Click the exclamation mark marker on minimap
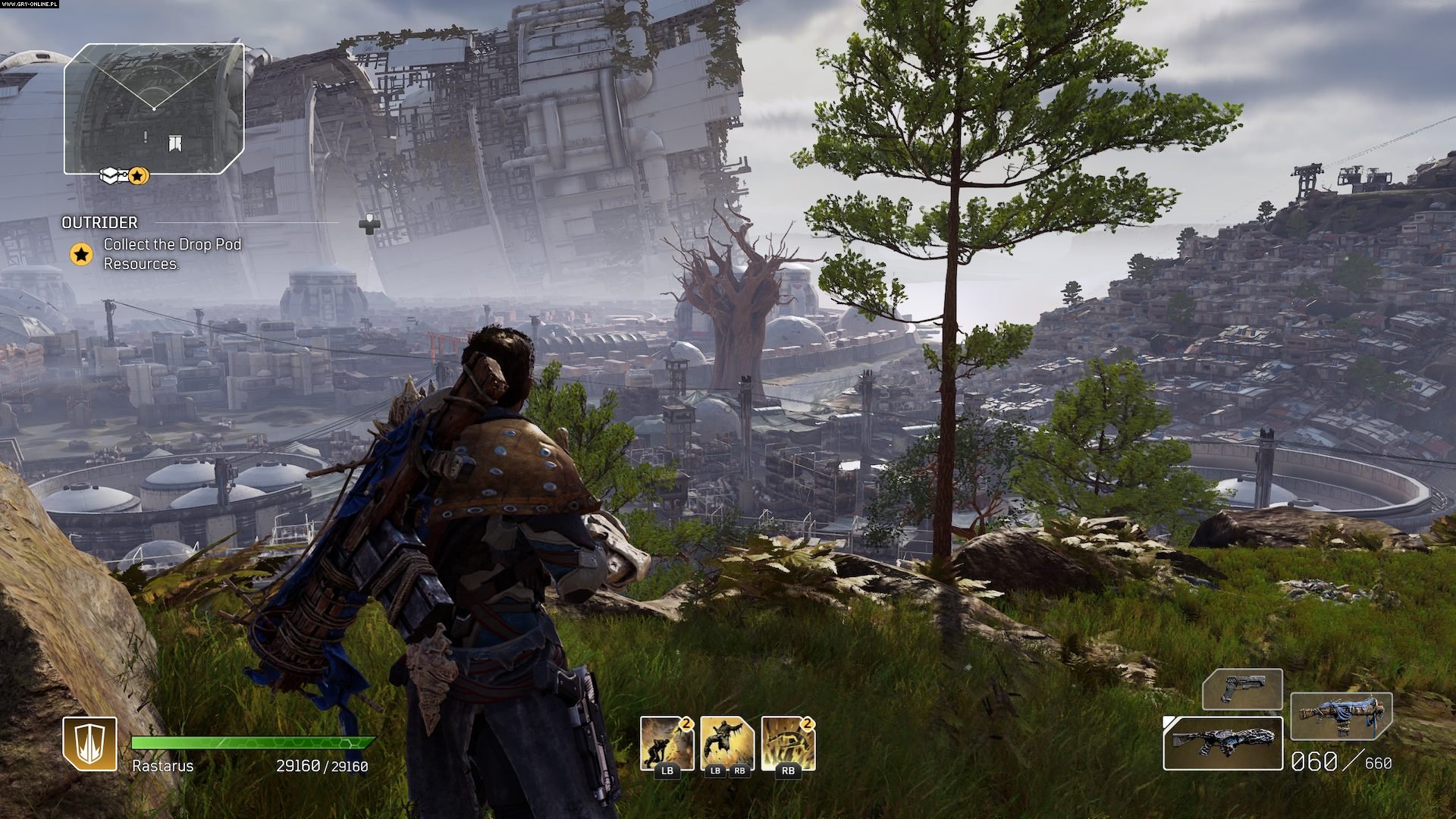 [146, 136]
